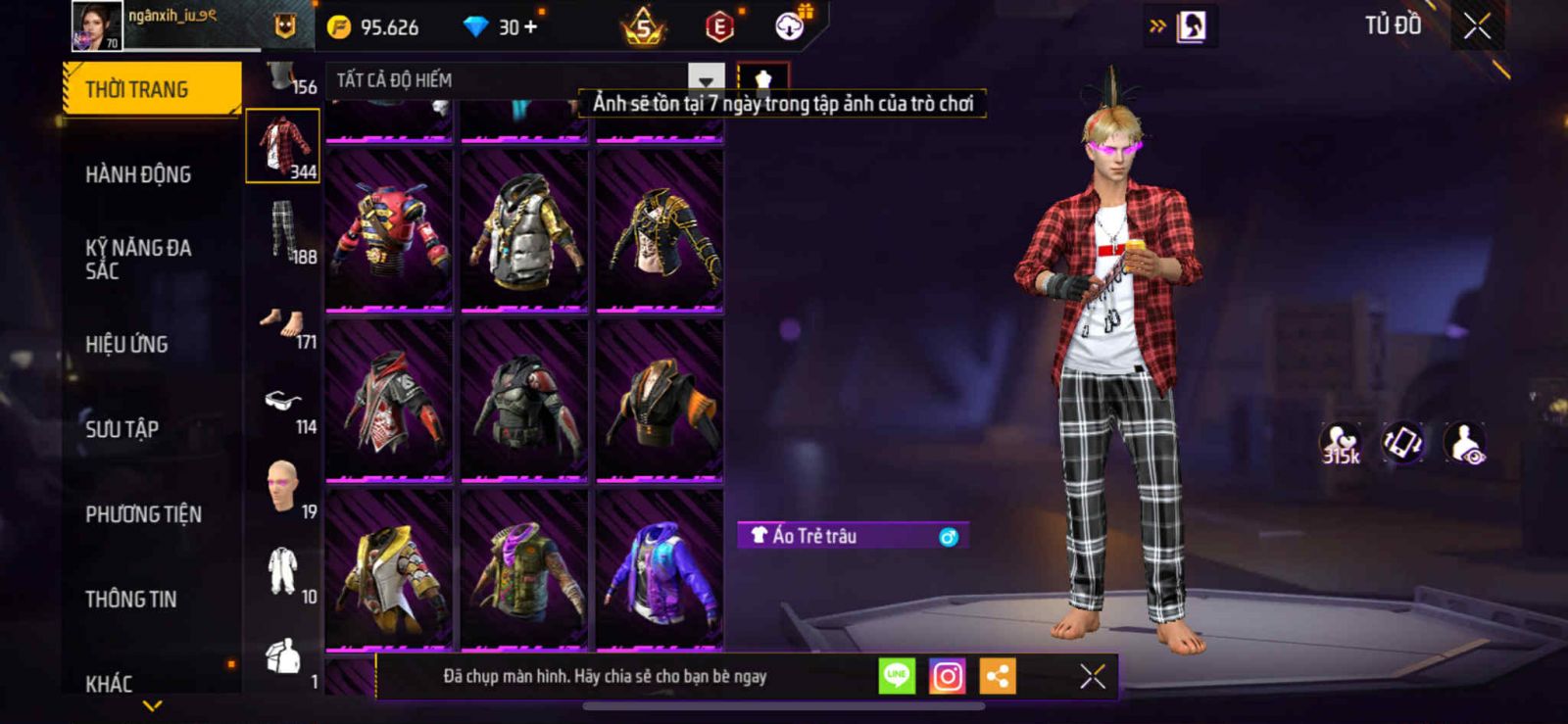Viewport: 1568px width, 724px height.
Task: Show the PHƯƠNG TIỆN category
Action: tap(143, 514)
